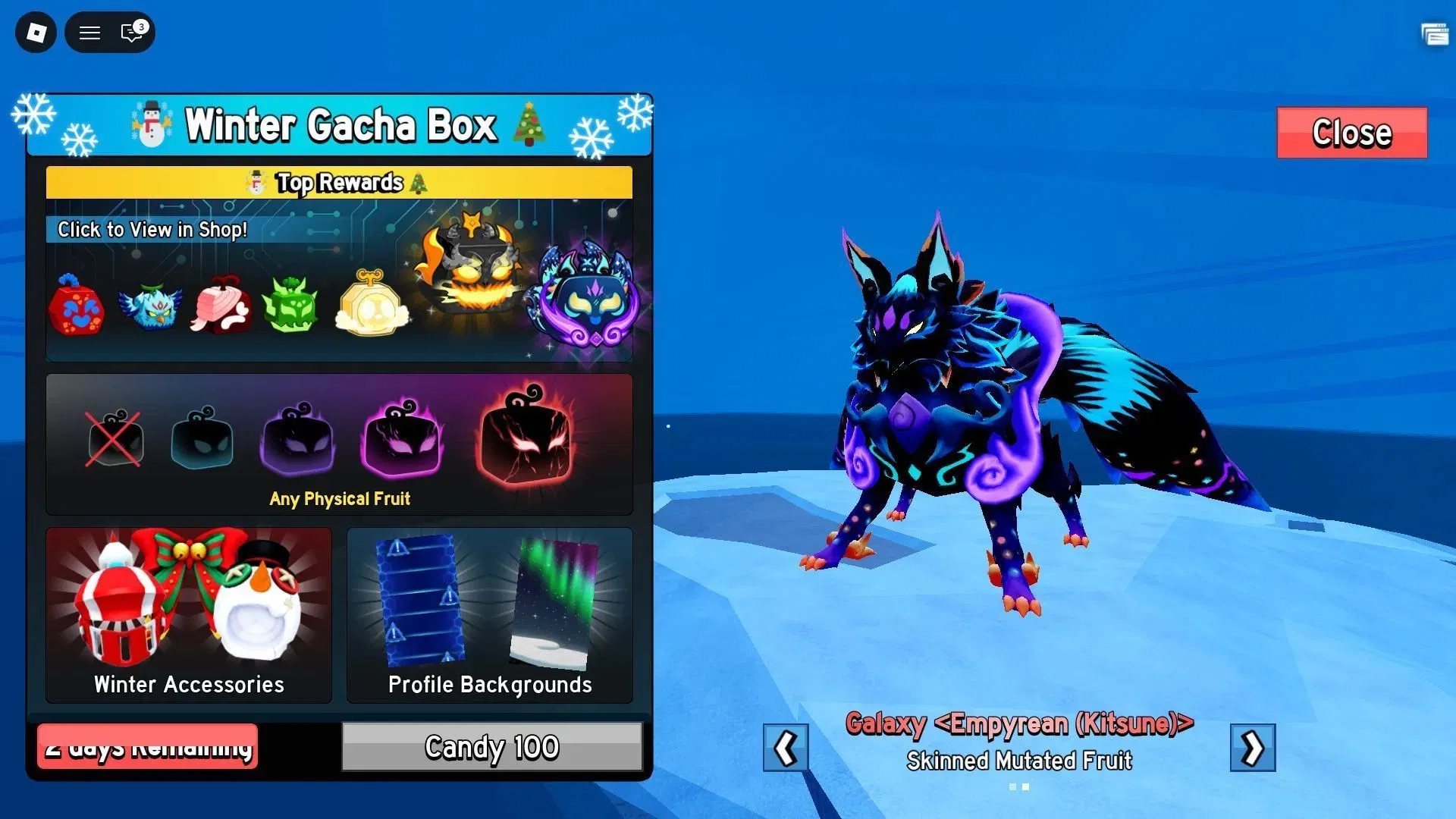Open the chat bubble with 3 notifications

[129, 33]
